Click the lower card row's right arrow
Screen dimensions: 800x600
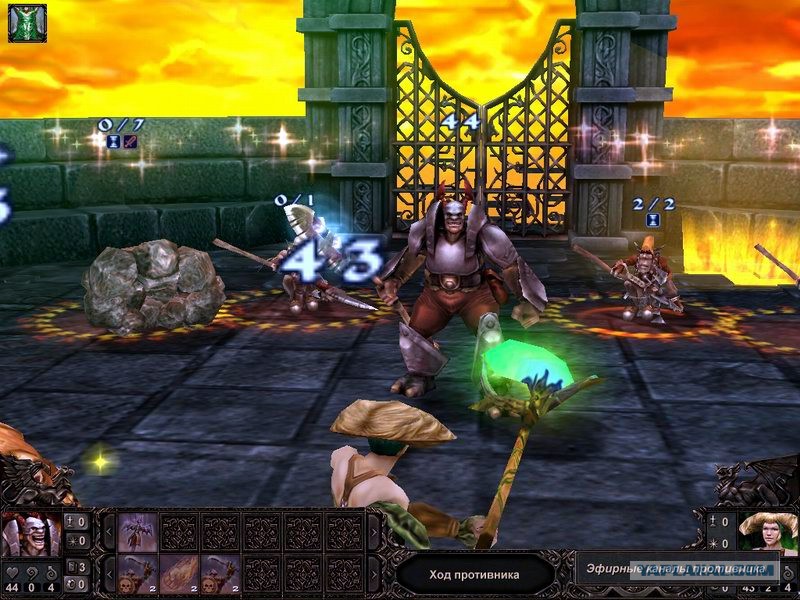tap(374, 574)
